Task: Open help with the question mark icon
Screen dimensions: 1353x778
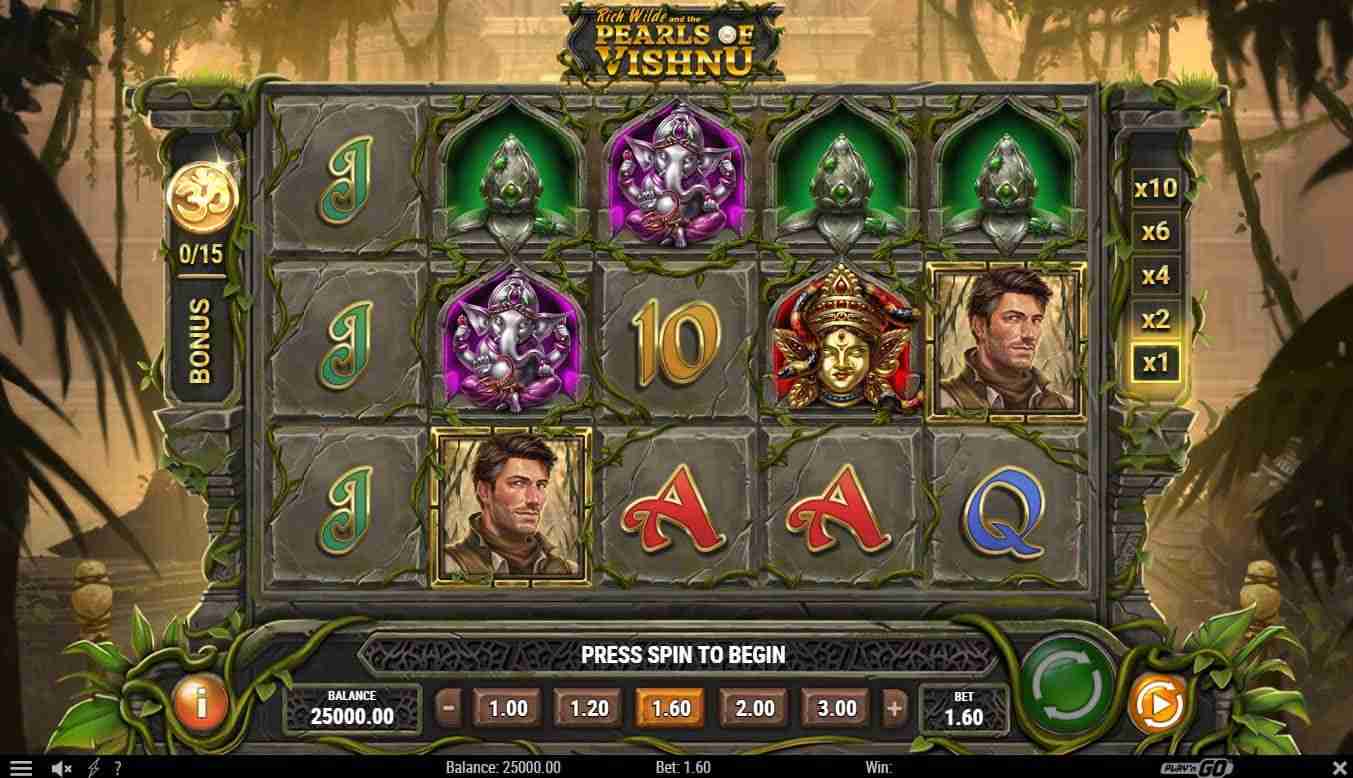Action: pyautogui.click(x=117, y=768)
